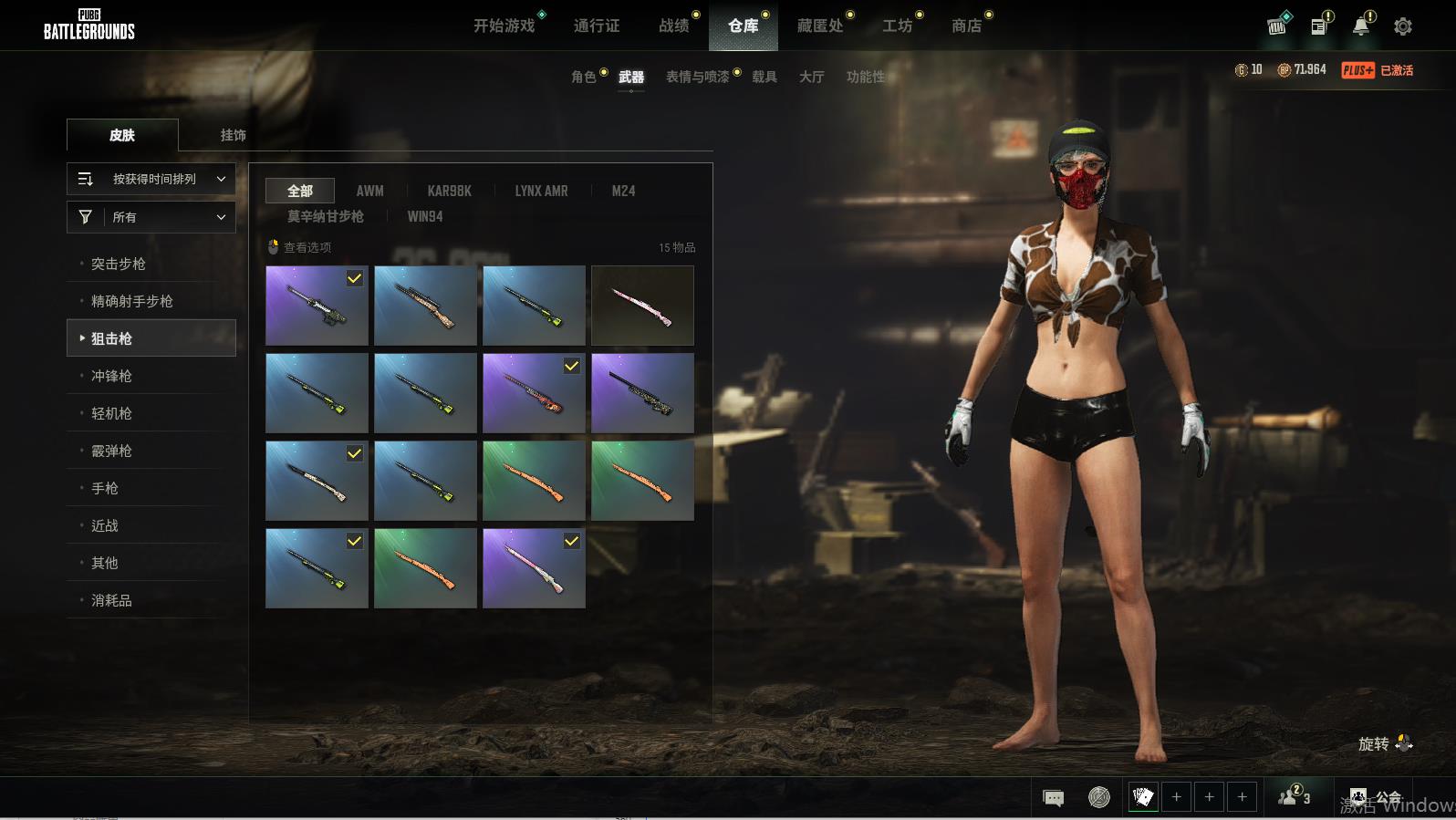Screen dimensions: 1456x820
Task: Open the 商店 shop tab
Action: click(x=966, y=26)
